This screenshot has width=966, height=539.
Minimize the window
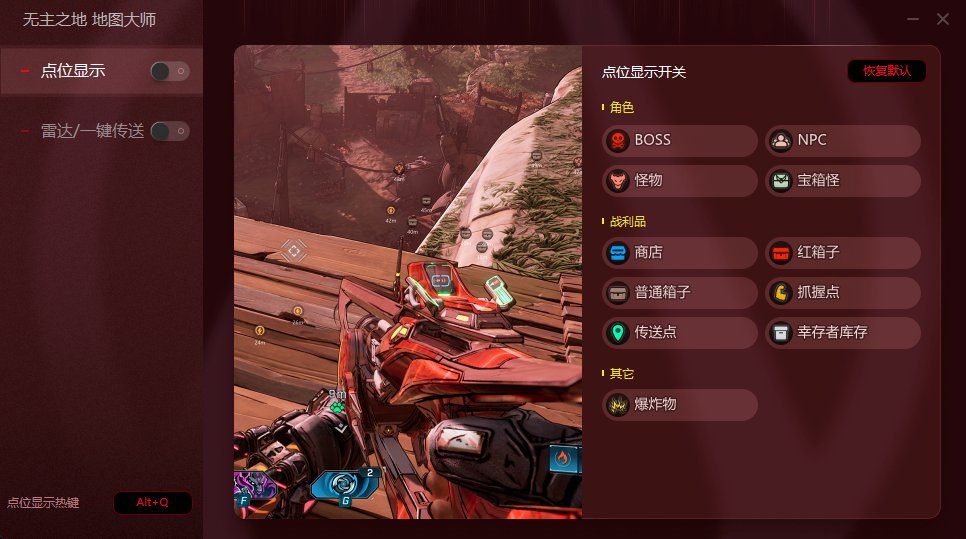click(913, 19)
